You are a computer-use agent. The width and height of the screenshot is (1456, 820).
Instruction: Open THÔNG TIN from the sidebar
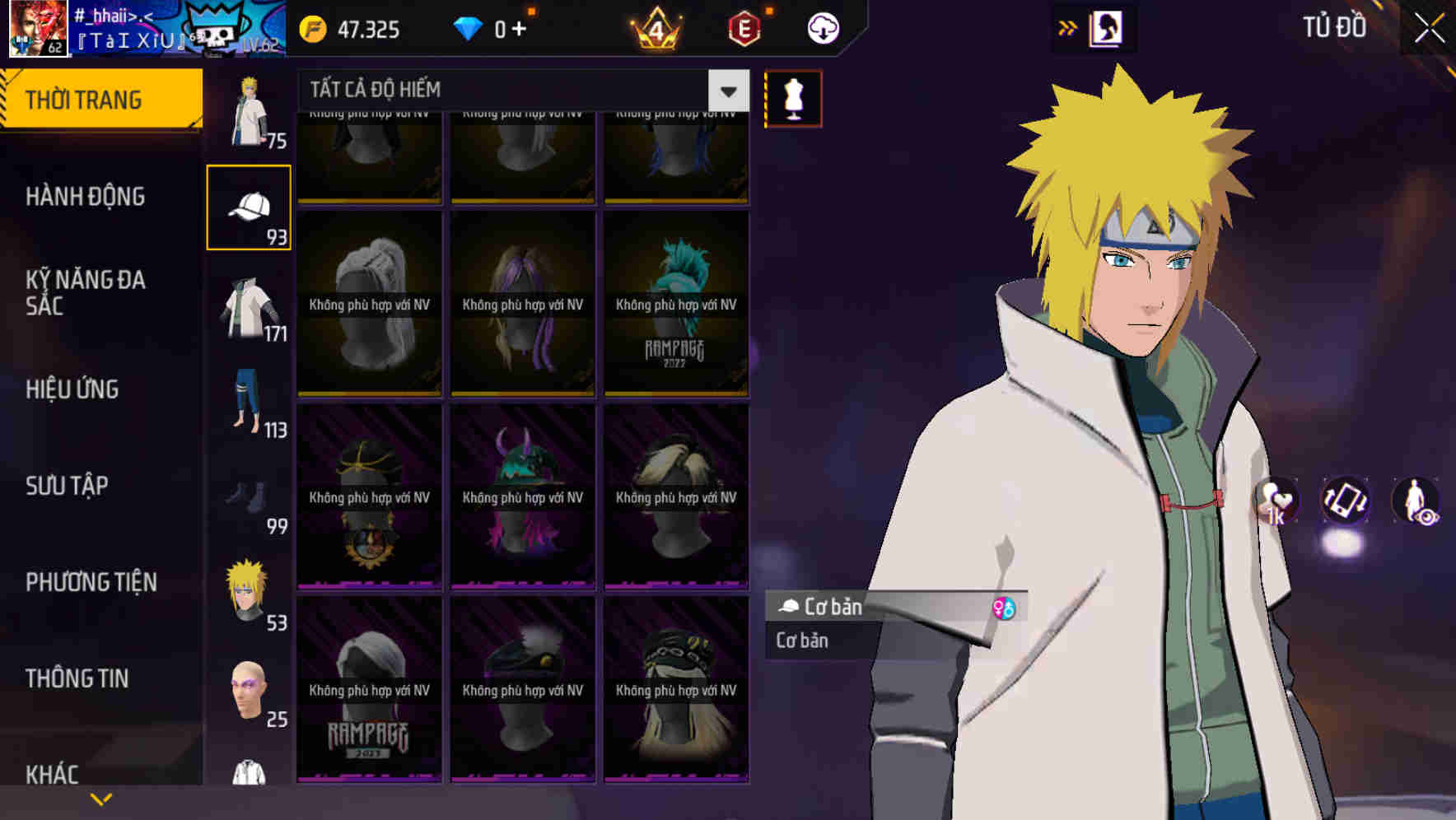77,678
